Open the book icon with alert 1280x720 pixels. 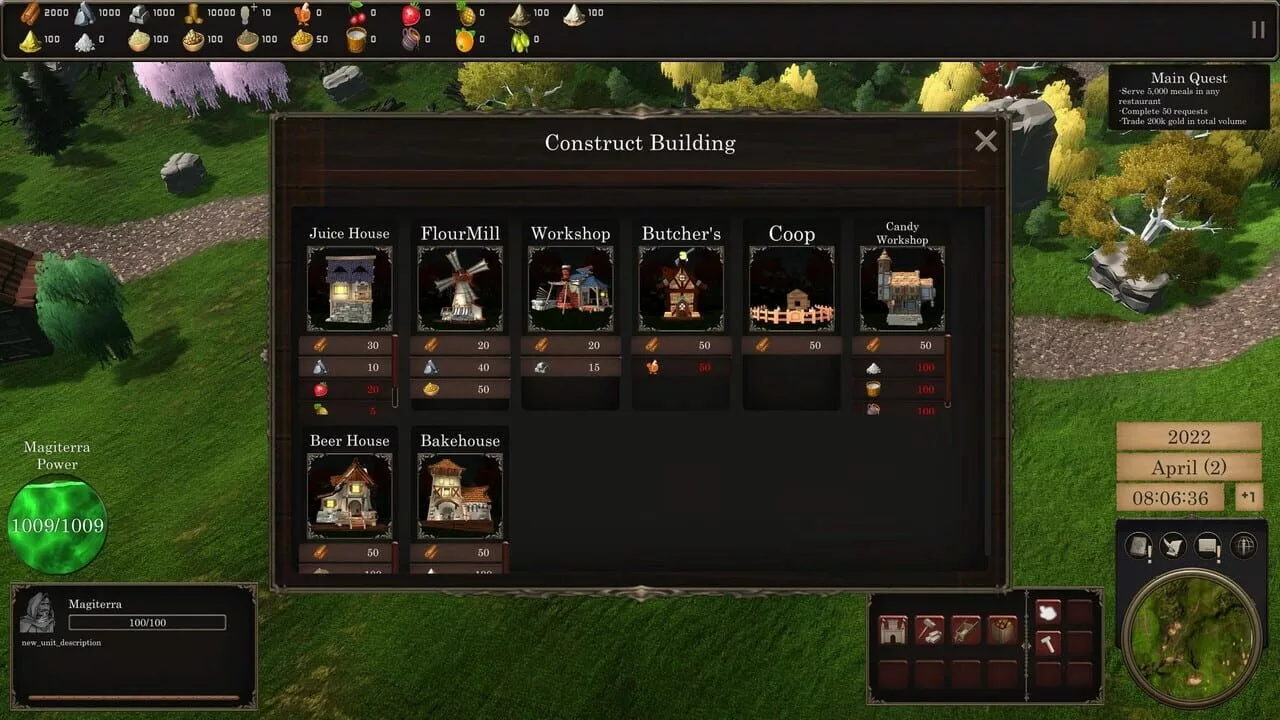pos(1140,546)
